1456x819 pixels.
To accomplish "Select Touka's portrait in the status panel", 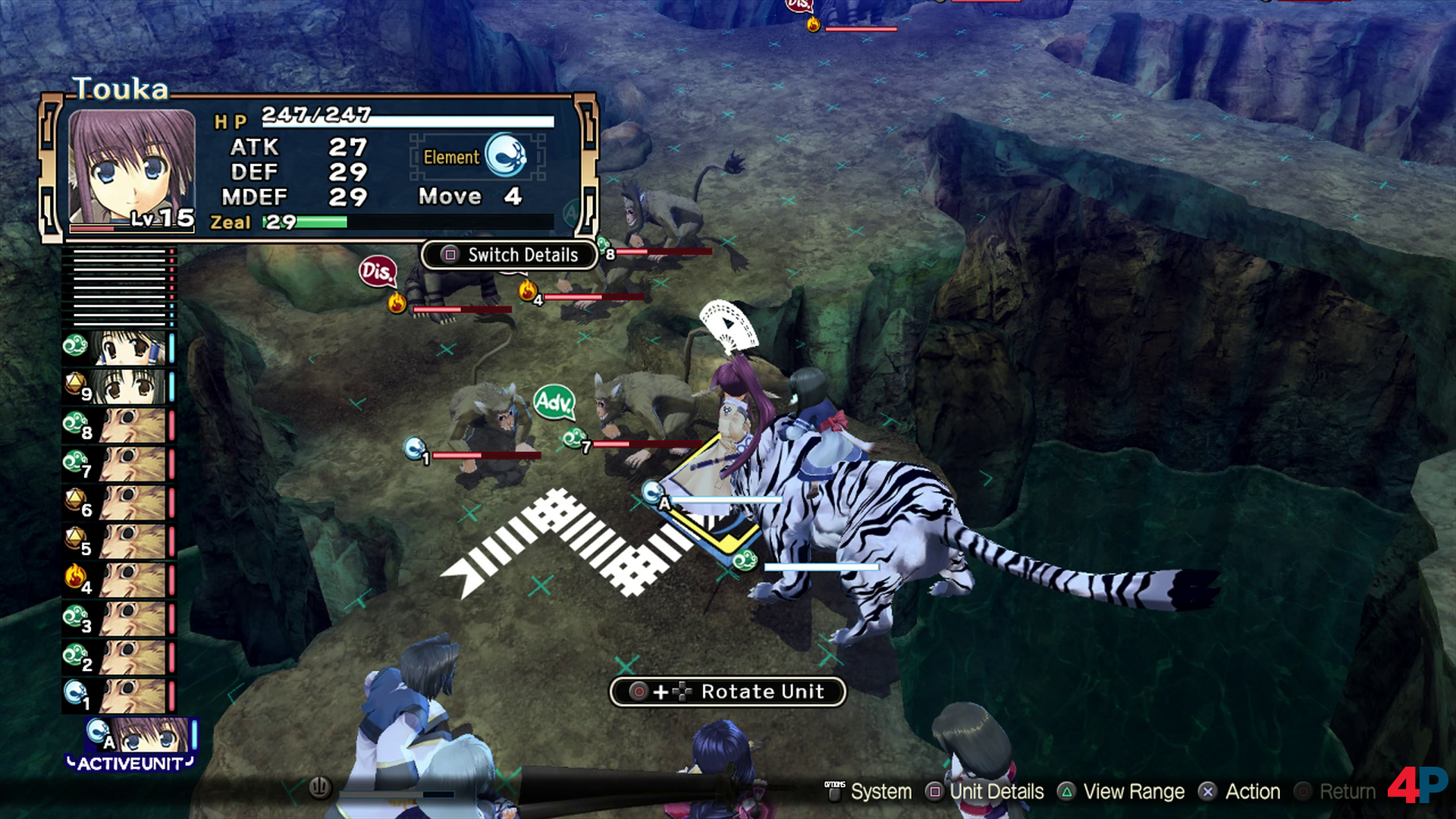I will coord(132,167).
